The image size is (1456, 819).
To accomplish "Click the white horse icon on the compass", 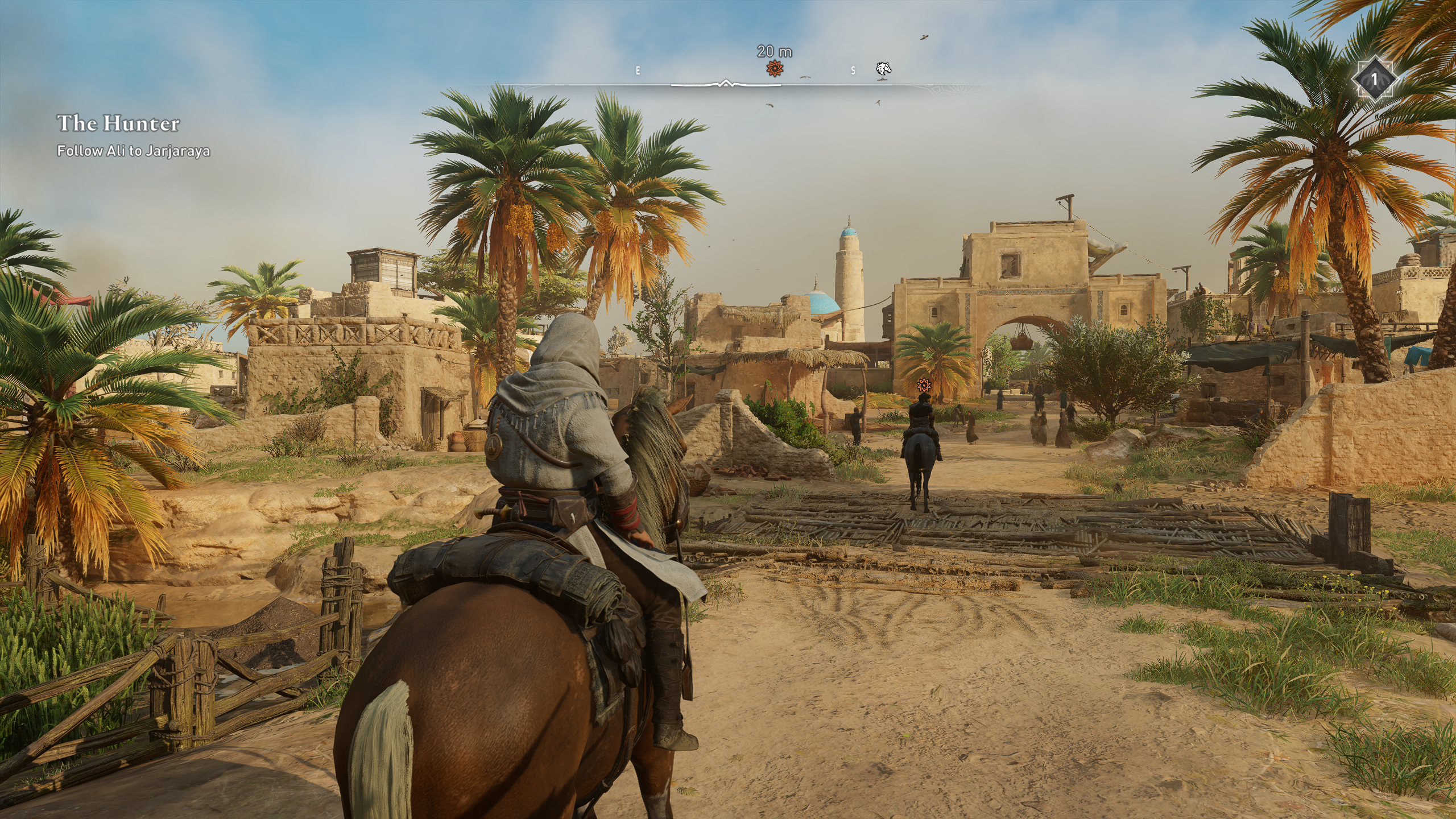I will [883, 69].
